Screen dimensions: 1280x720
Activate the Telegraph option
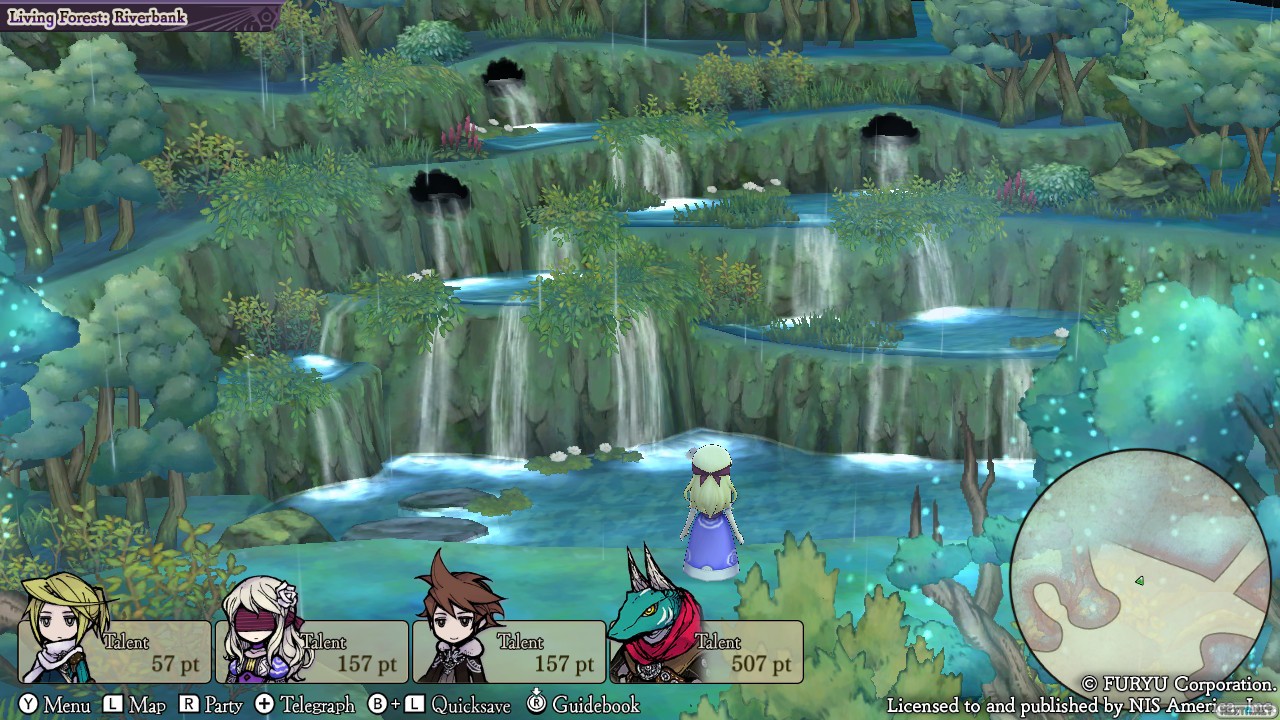coord(316,705)
